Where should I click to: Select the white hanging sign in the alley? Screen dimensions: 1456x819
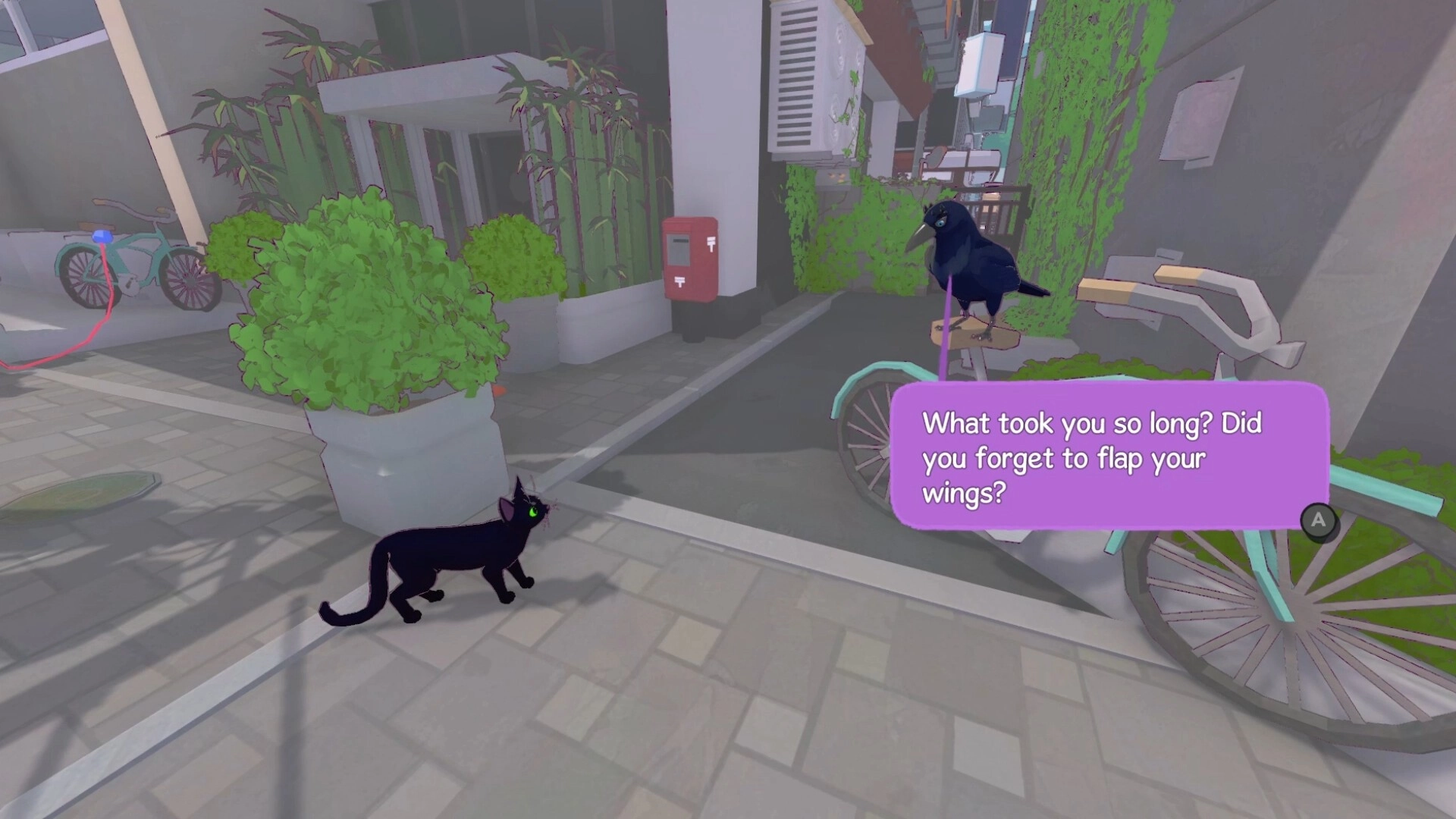click(980, 64)
